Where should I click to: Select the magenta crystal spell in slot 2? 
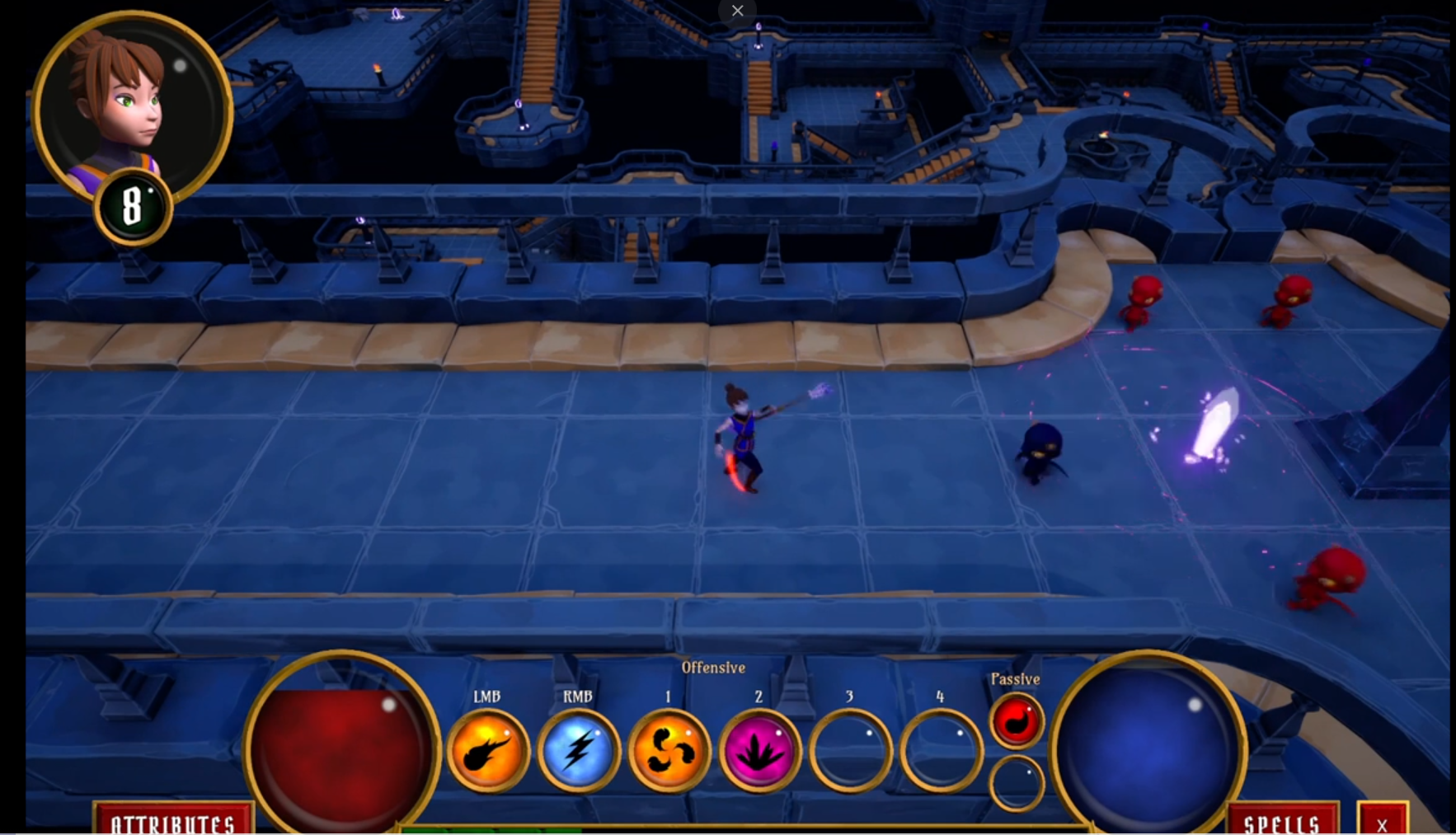click(759, 752)
